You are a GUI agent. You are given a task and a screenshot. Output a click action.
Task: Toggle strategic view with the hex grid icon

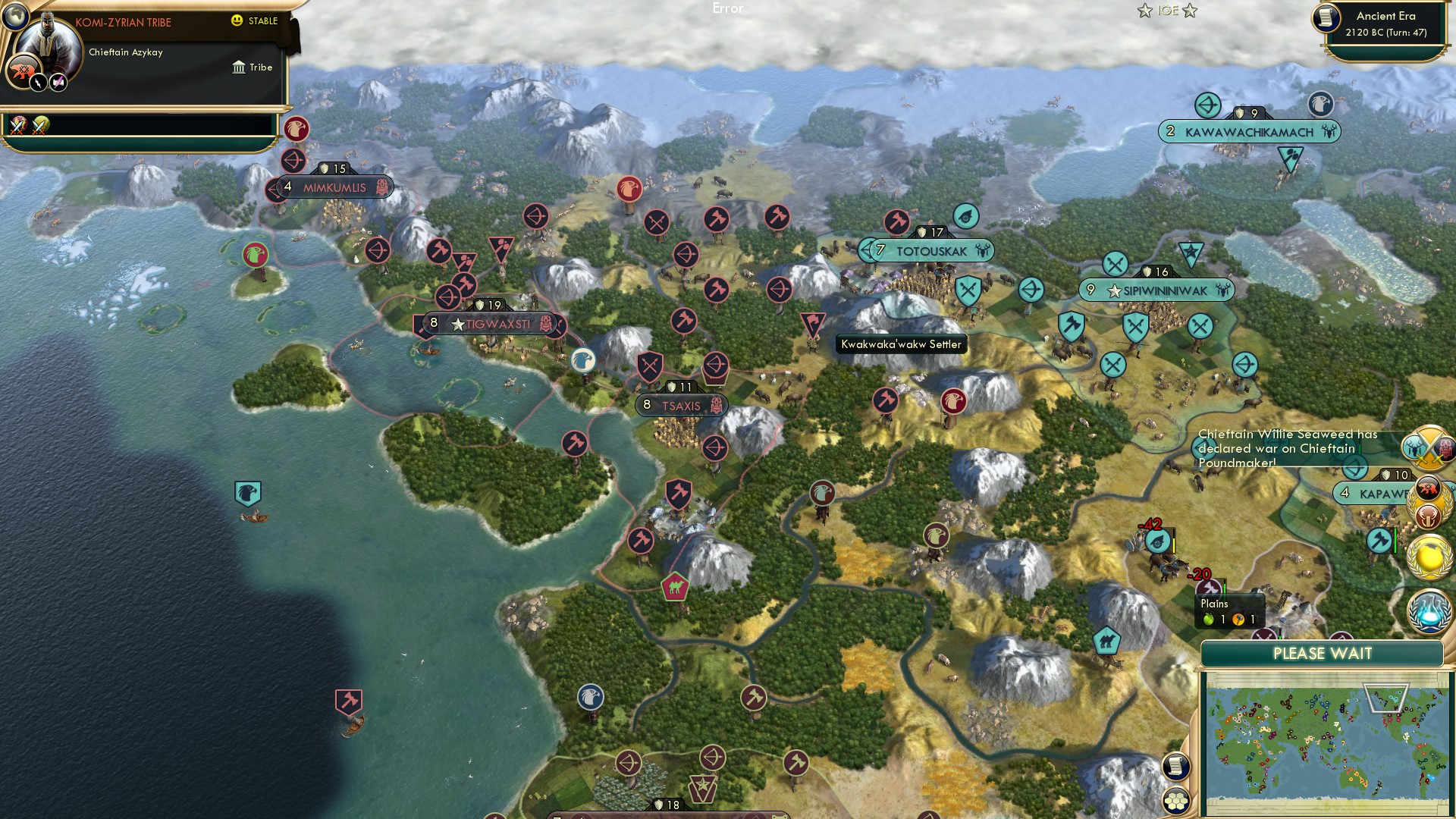tap(1176, 800)
